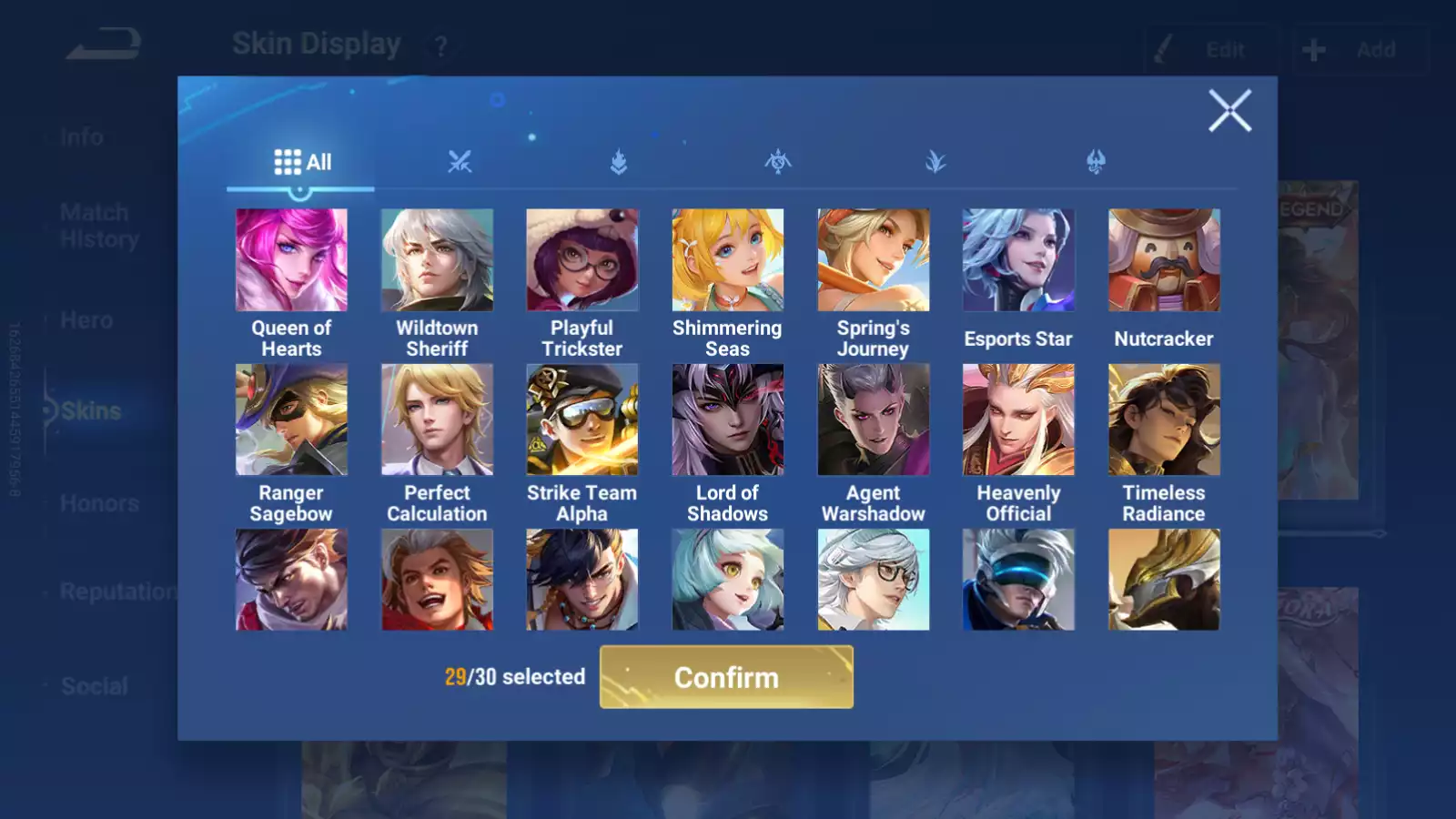Click the 29/30 selected counter
This screenshot has width=1456, height=819.
click(514, 677)
